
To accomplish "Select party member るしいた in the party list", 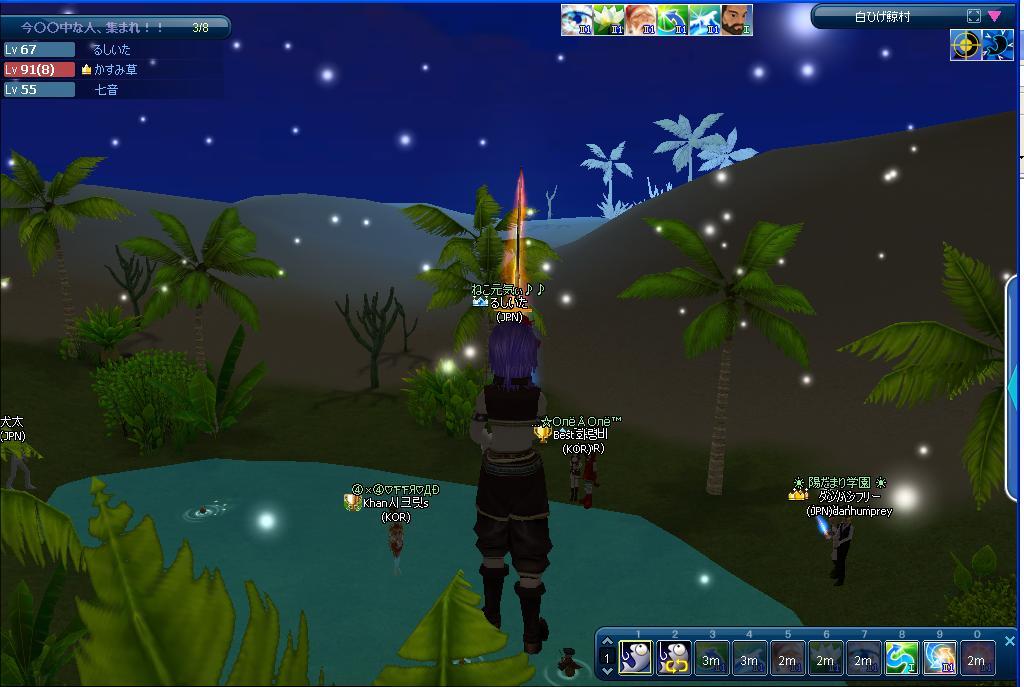I will 110,49.
